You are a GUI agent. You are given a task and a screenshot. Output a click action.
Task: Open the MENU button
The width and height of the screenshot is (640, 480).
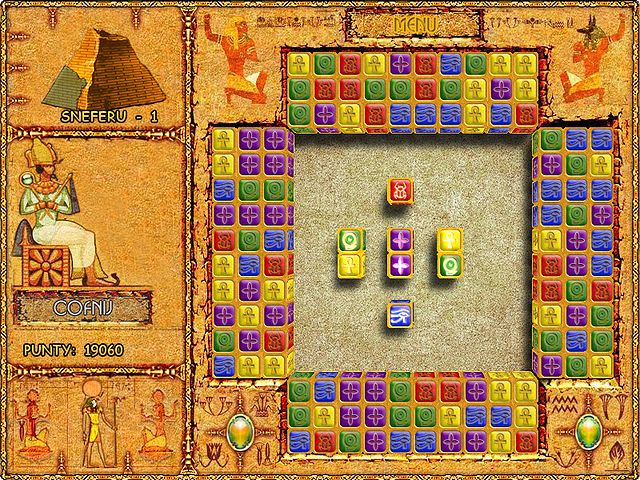(x=409, y=22)
